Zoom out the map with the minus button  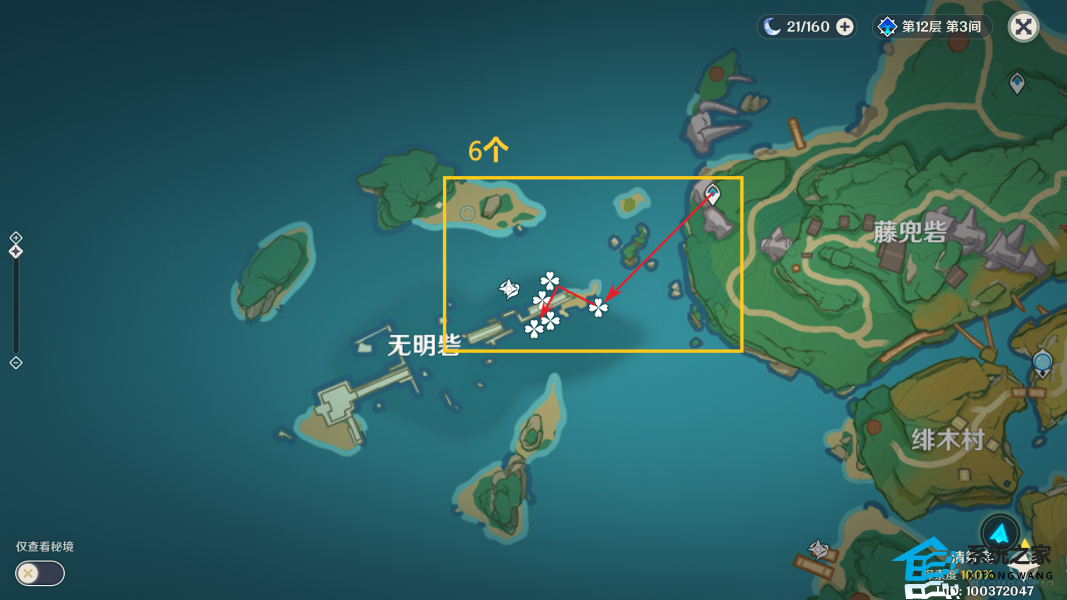click(16, 362)
